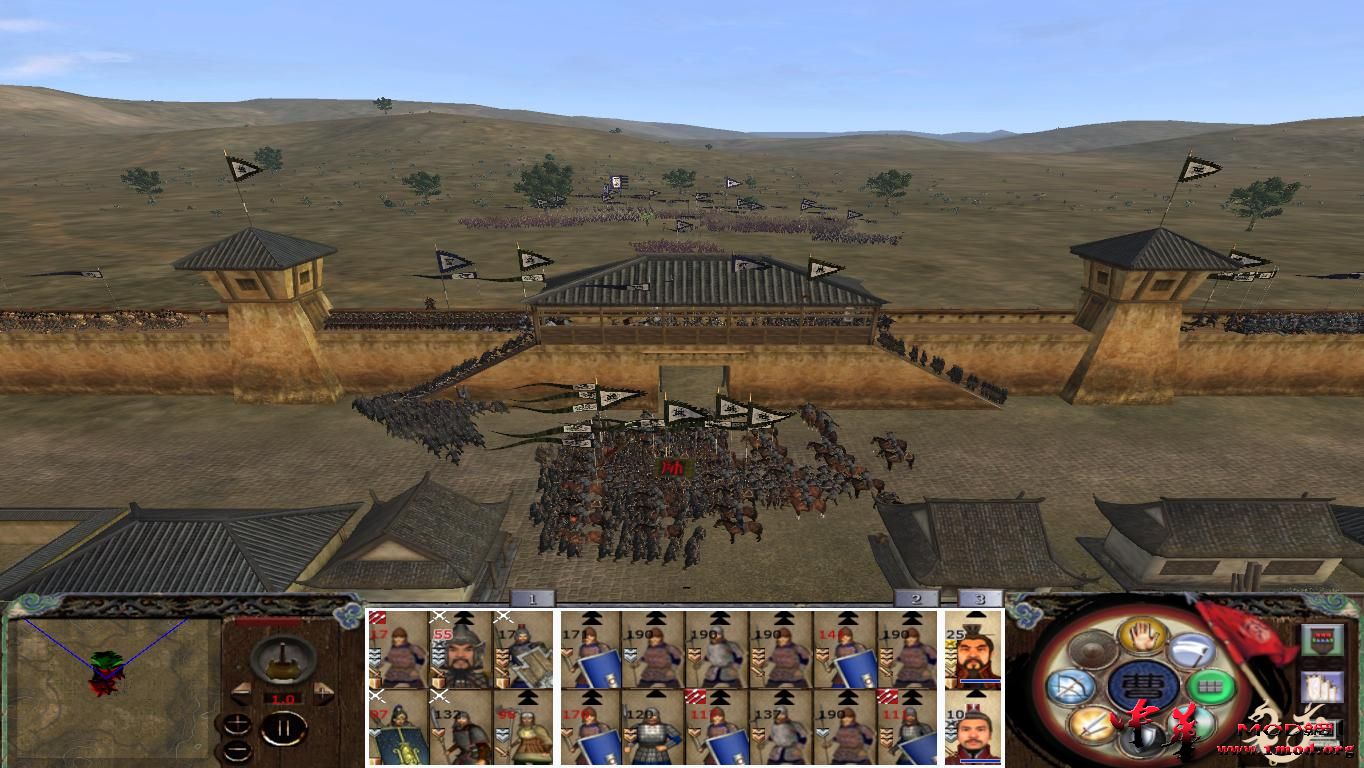Pause the battle with the pause button
1364x768 pixels.
click(x=284, y=727)
